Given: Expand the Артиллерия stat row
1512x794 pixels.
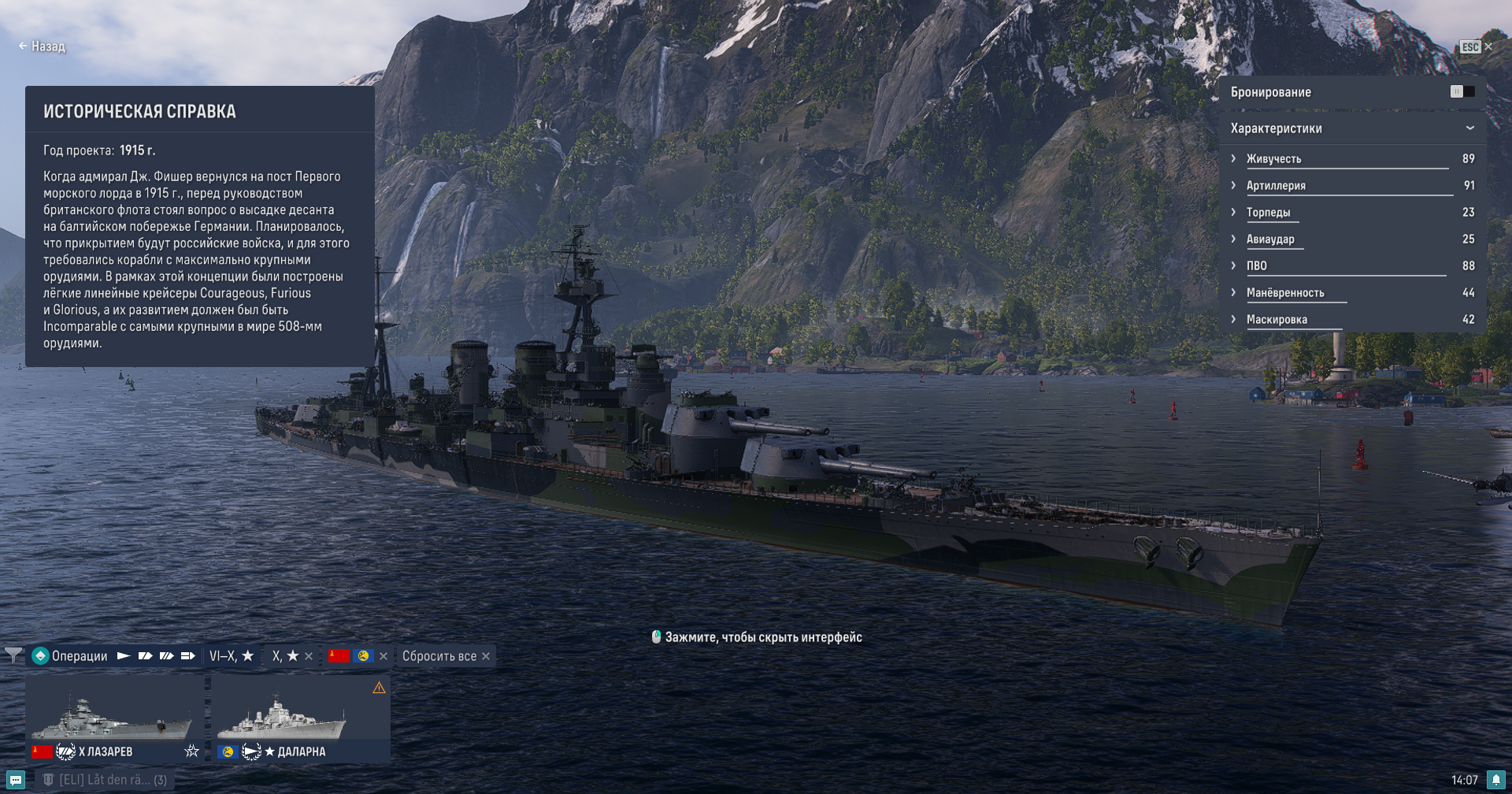Looking at the screenshot, I should pos(1233,185).
